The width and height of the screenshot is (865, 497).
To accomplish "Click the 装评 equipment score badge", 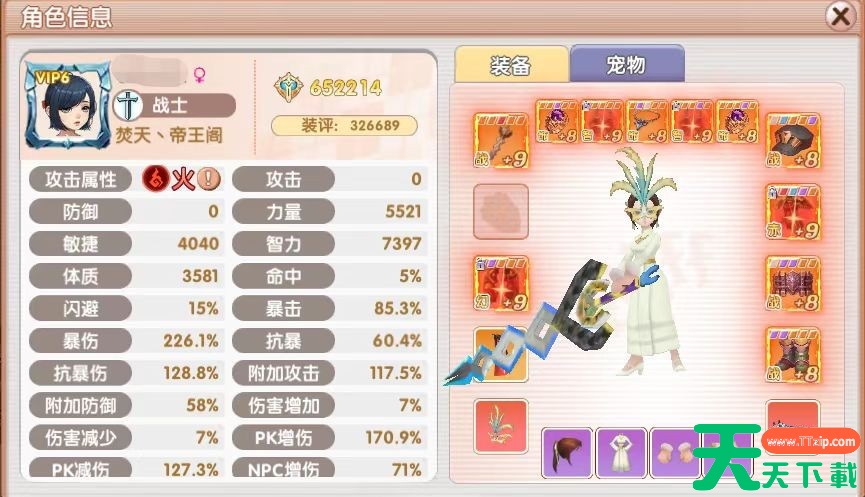I will 344,125.
